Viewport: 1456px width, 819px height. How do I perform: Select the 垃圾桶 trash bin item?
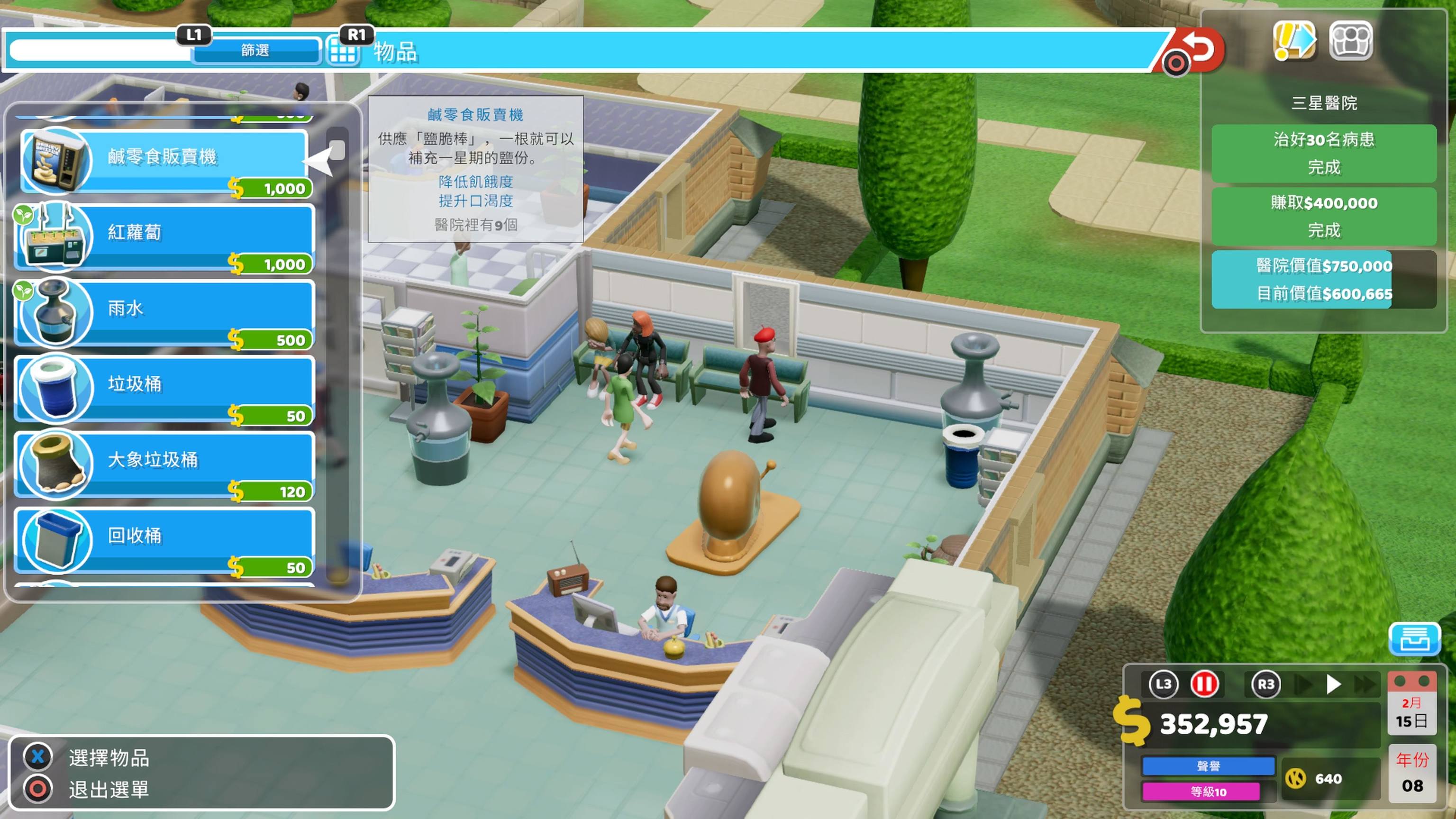164,388
